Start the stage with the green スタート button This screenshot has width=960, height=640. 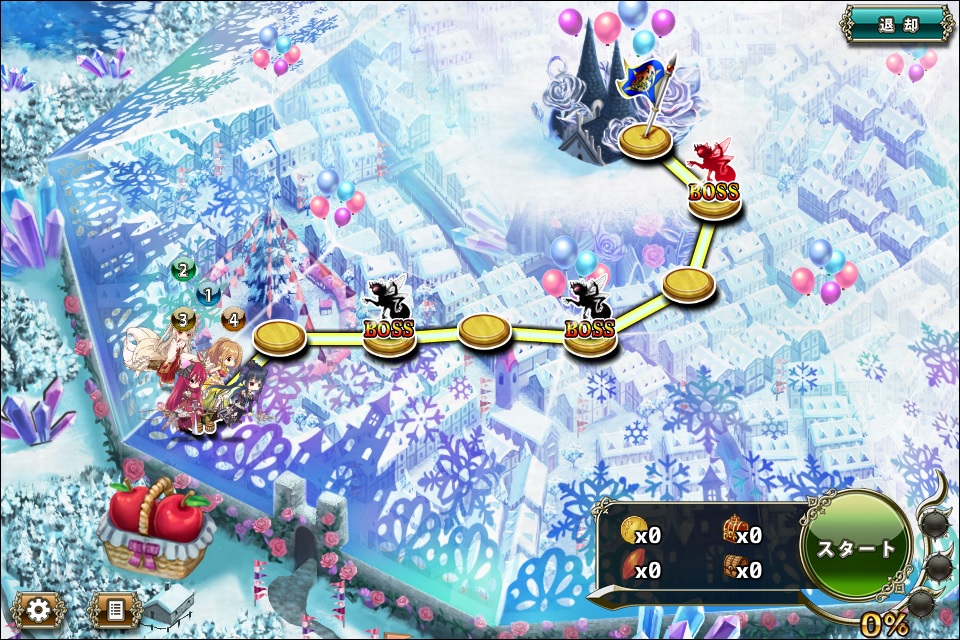(857, 548)
